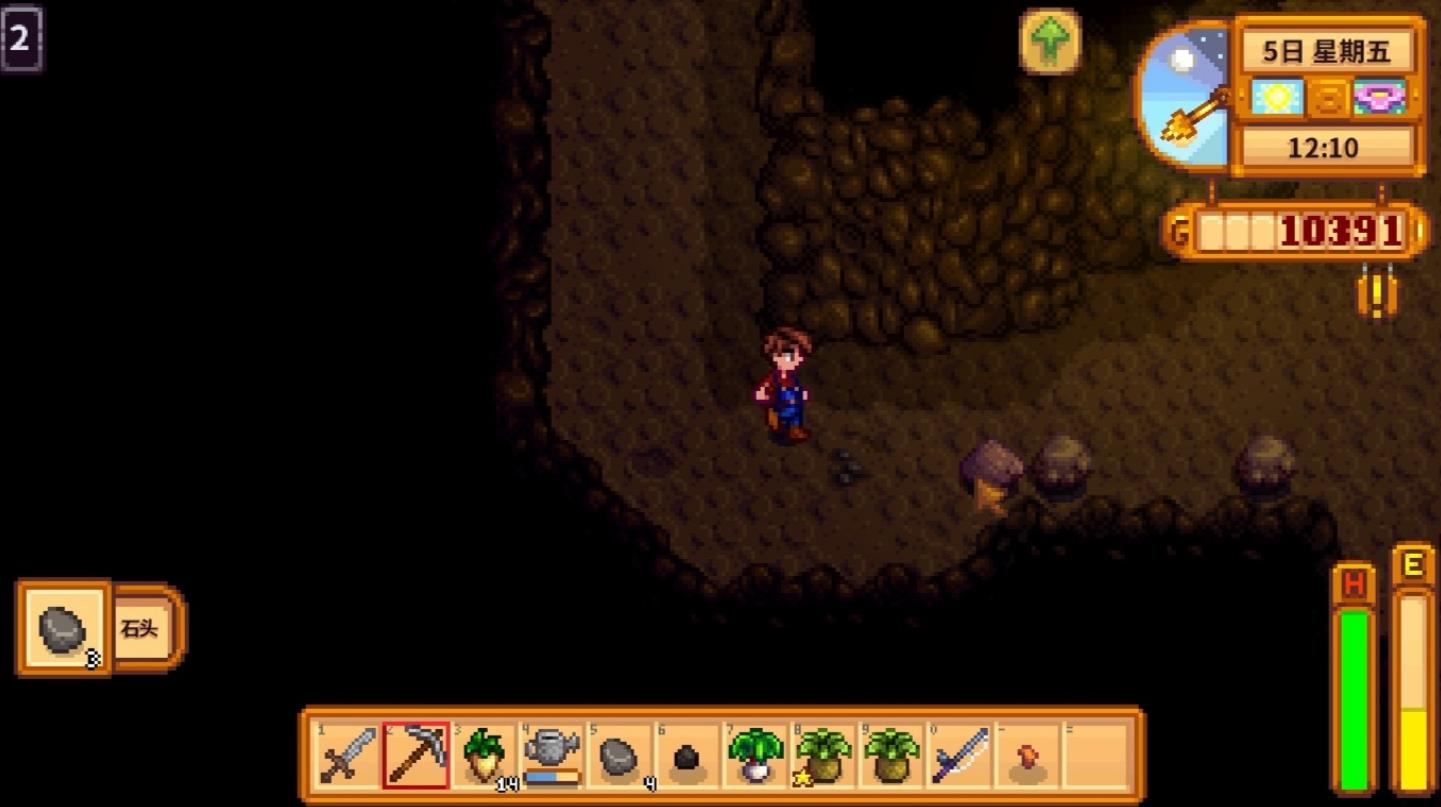Viewport: 1441px width, 807px height.
Task: Equip the watering can
Action: (x=551, y=756)
